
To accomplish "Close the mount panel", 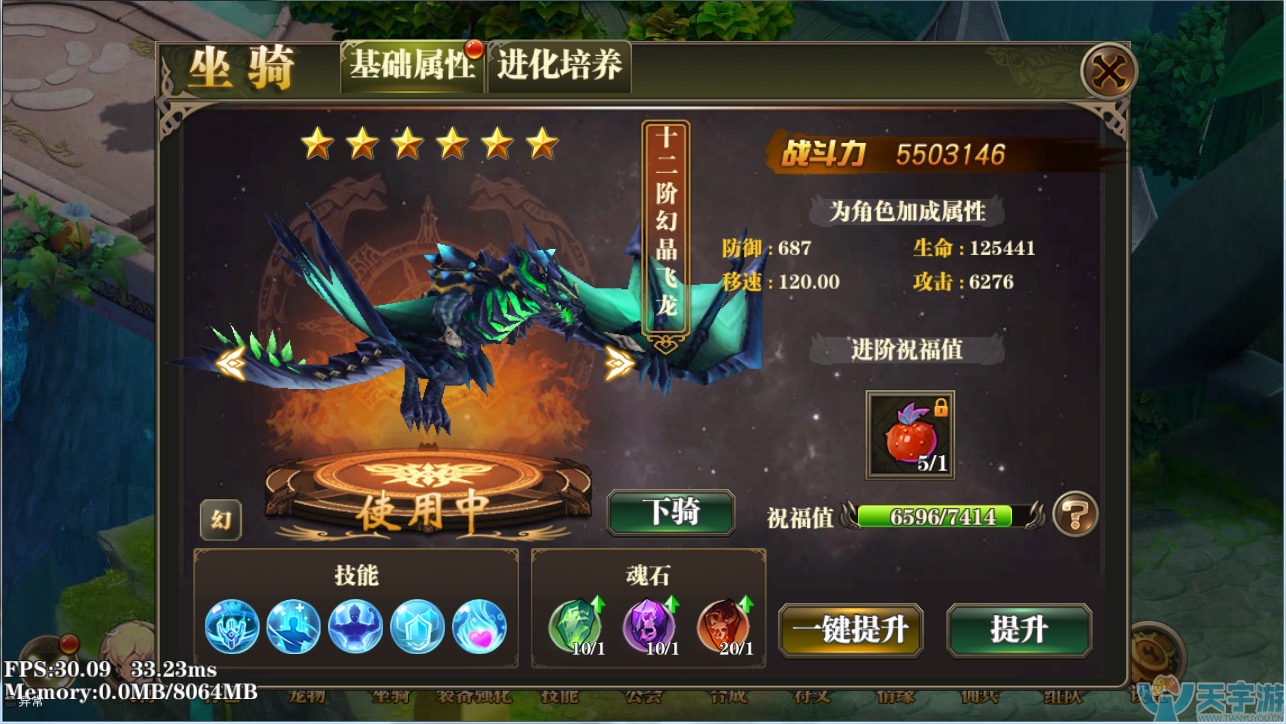I will (1108, 72).
